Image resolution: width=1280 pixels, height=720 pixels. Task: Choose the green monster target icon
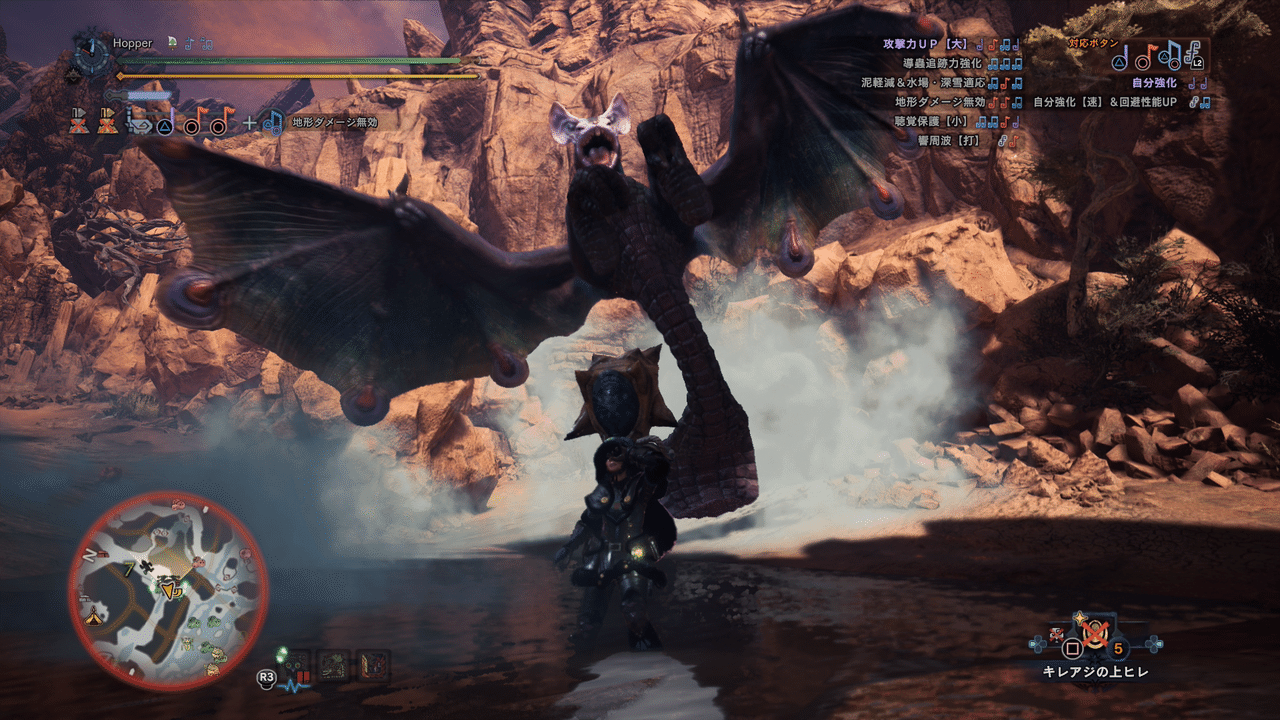point(334,664)
